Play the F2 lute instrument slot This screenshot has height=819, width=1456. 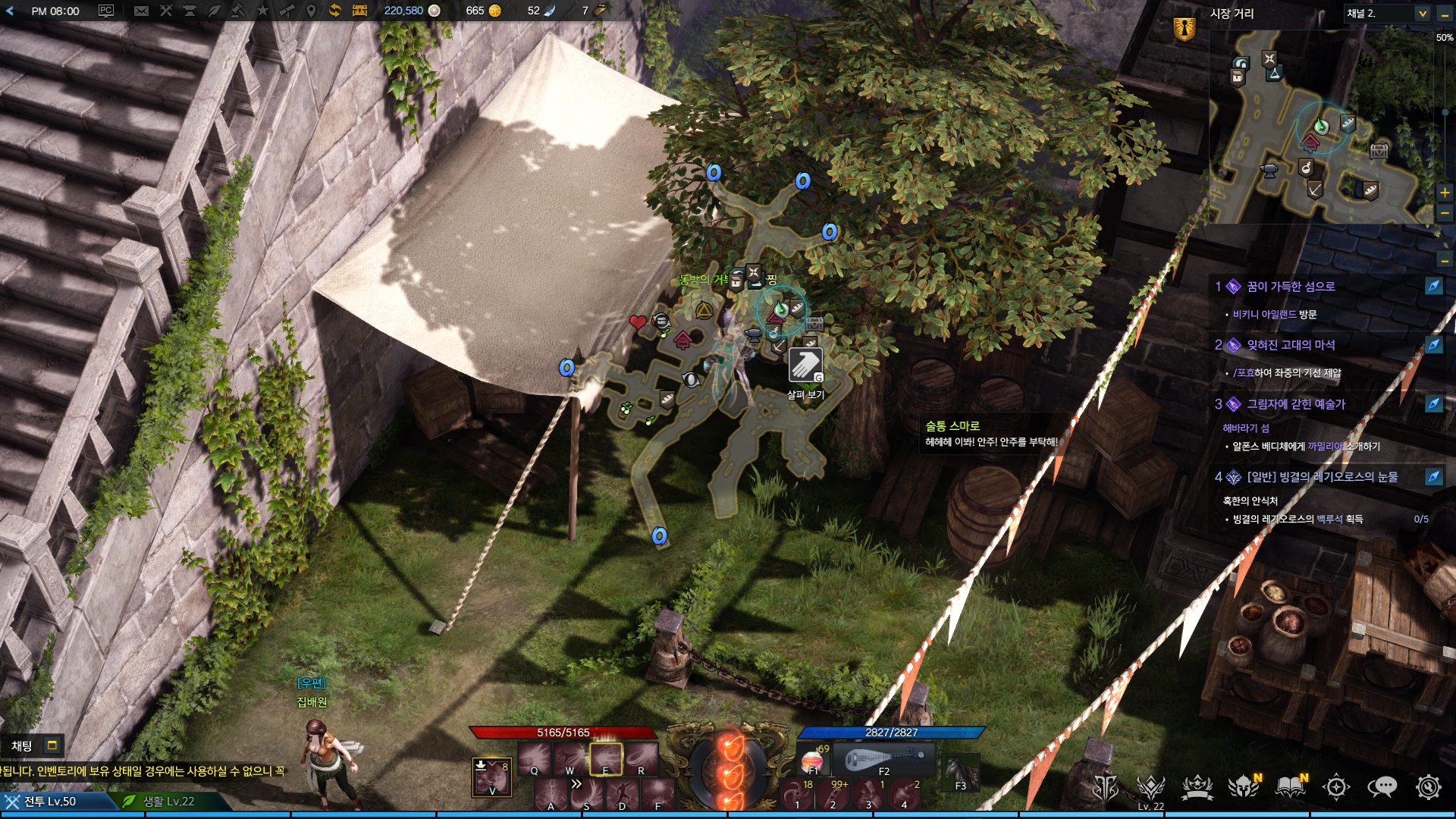(x=883, y=759)
